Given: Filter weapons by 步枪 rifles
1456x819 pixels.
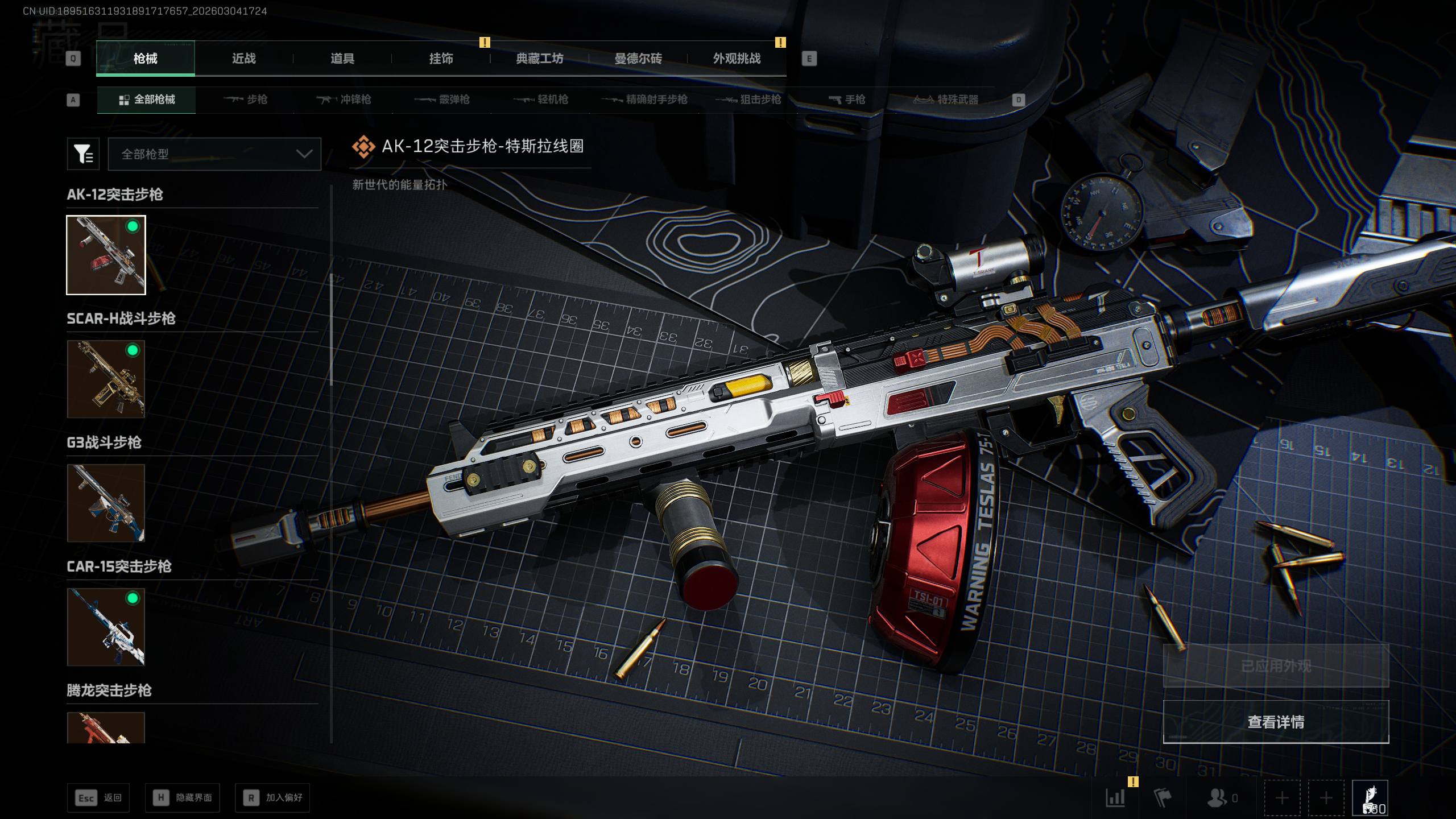Looking at the screenshot, I should tap(246, 100).
